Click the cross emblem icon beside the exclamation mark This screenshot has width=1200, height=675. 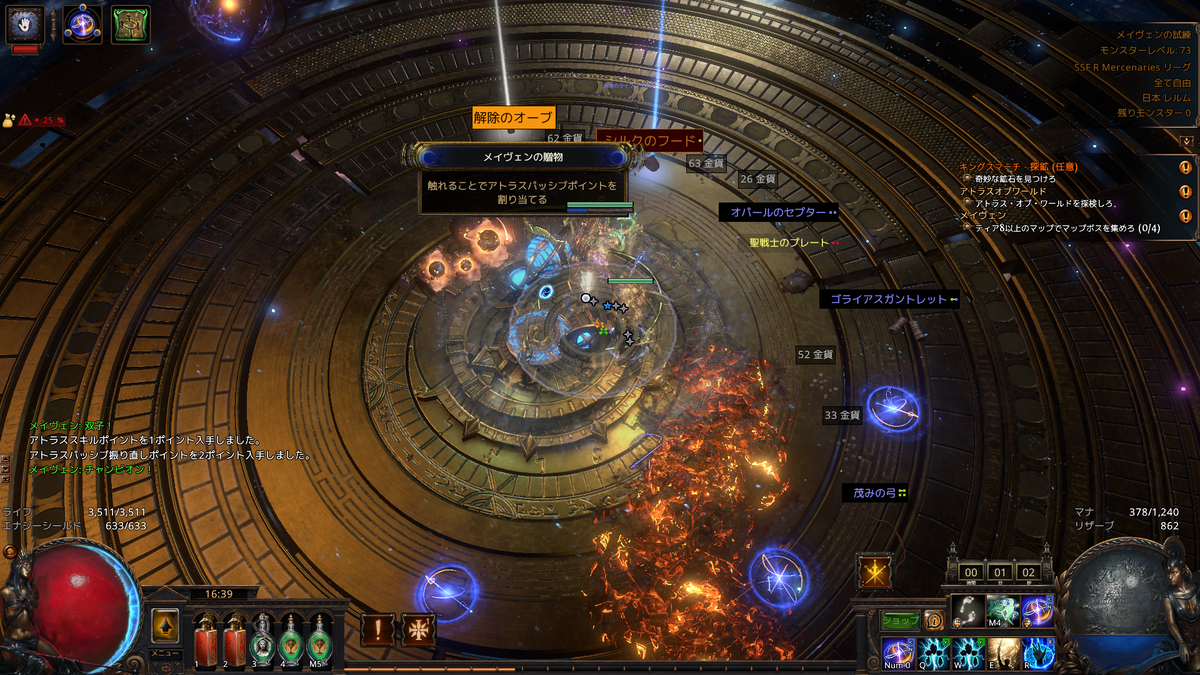coord(418,630)
